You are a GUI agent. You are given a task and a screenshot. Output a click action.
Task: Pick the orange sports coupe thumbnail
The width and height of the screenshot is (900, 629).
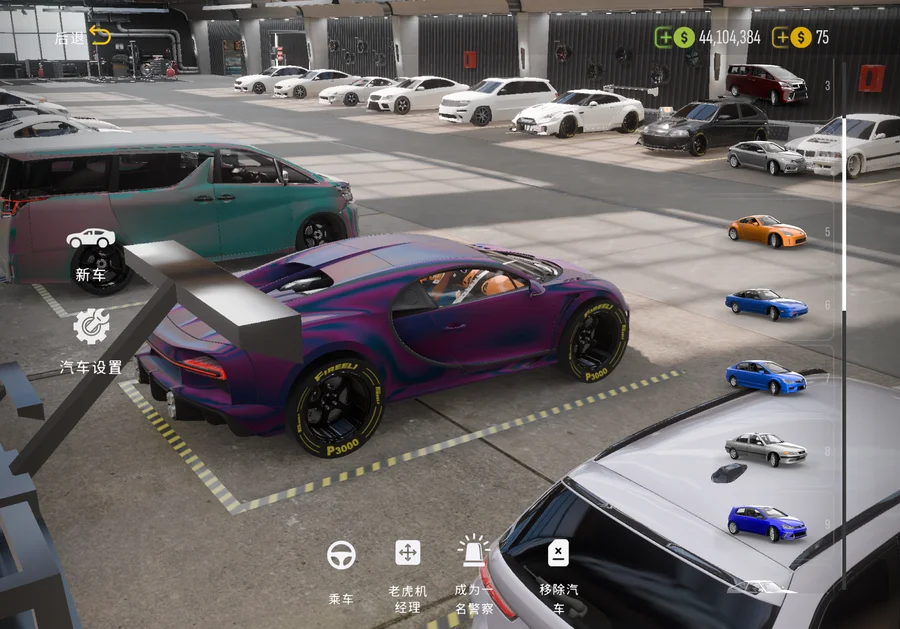[767, 231]
